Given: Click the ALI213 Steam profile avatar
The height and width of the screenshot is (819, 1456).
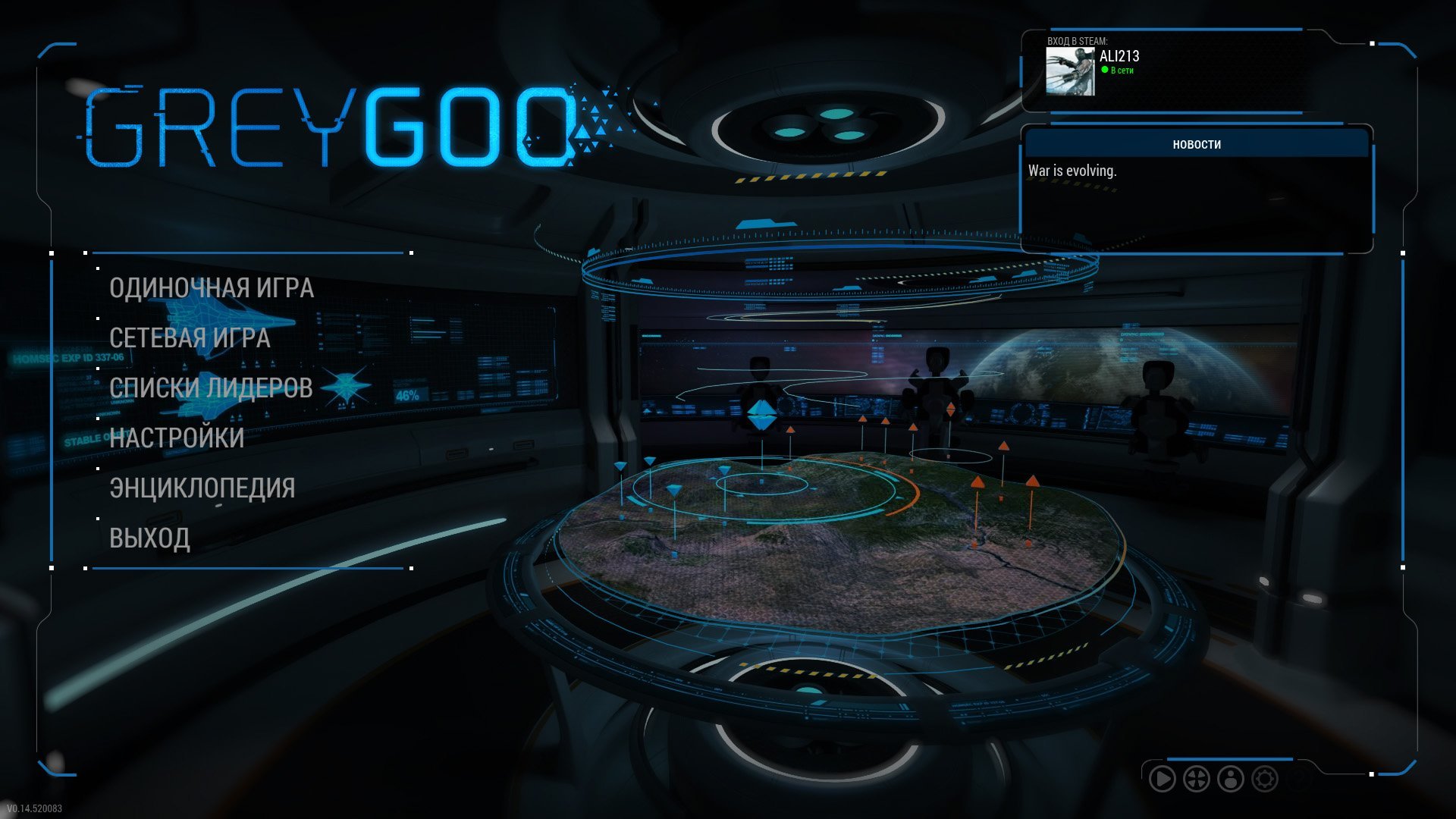Looking at the screenshot, I should [1070, 71].
